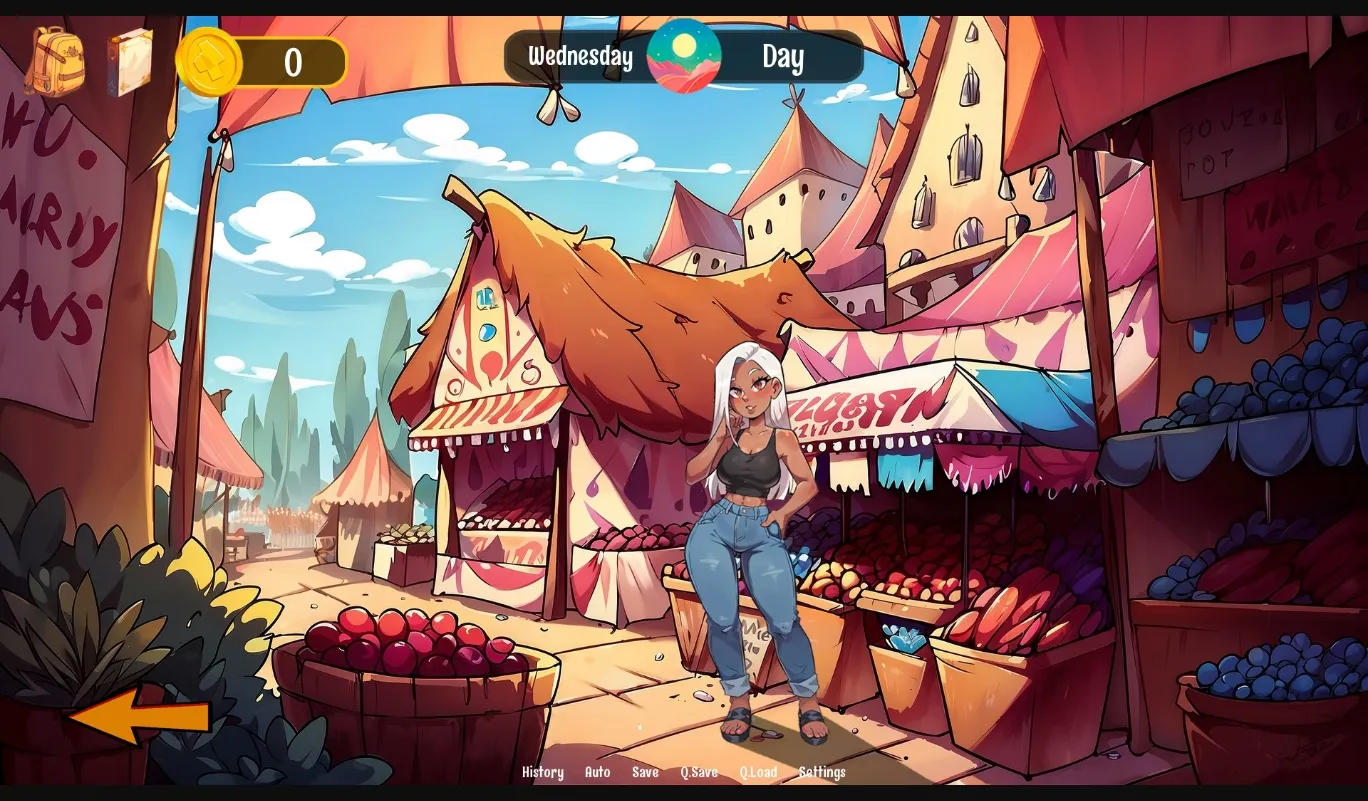Open the Save screen
Screen dimensions: 1368x801
(x=645, y=772)
